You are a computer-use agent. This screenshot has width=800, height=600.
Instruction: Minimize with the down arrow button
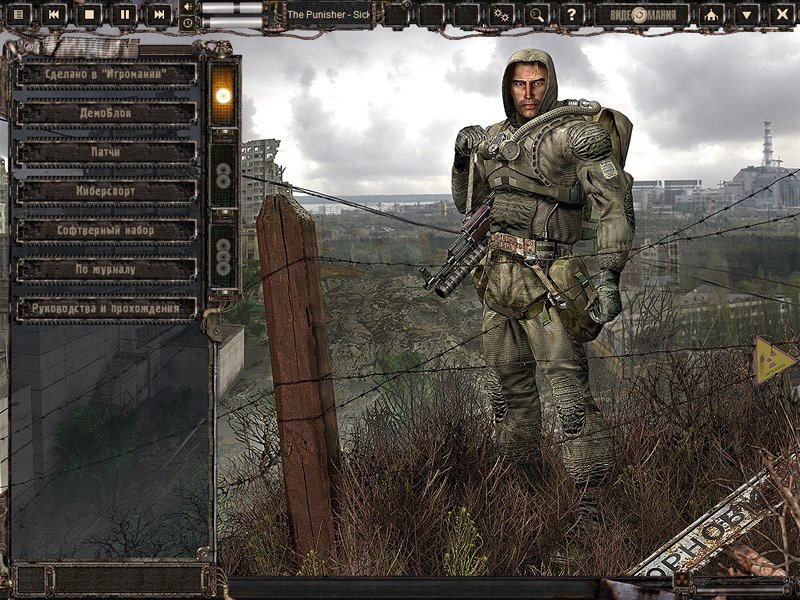tap(747, 14)
